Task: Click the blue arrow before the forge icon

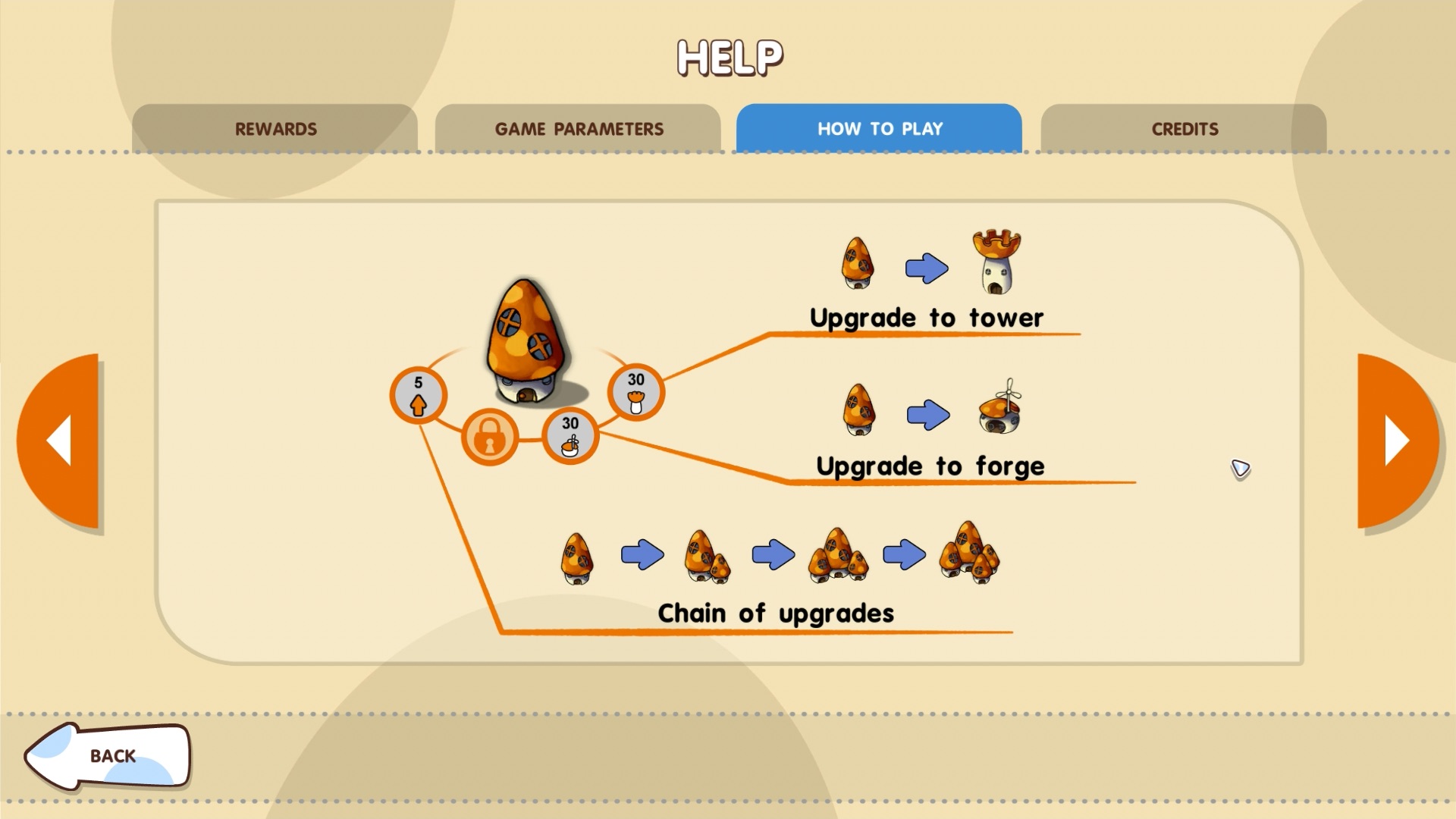Action: click(928, 413)
